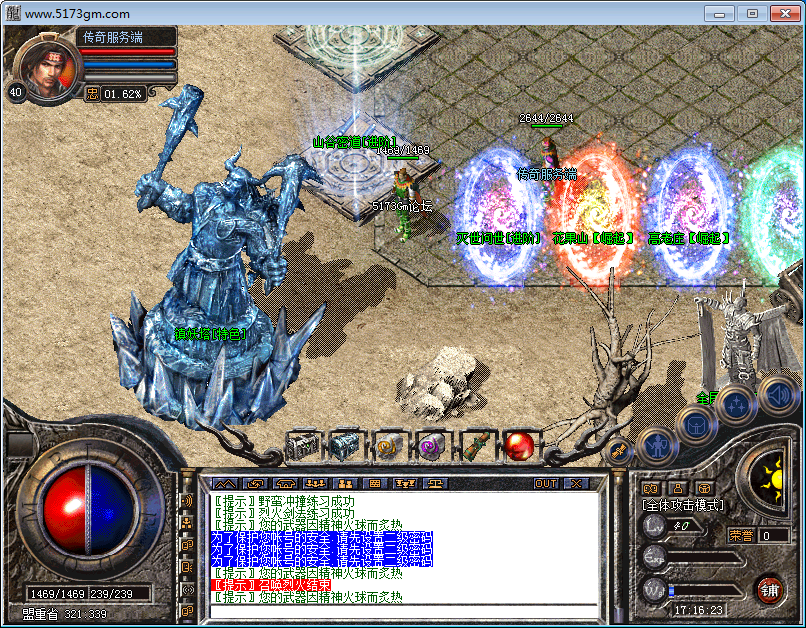806x628 pixels.
Task: Toggle the sound speaker round button
Action: (775, 394)
